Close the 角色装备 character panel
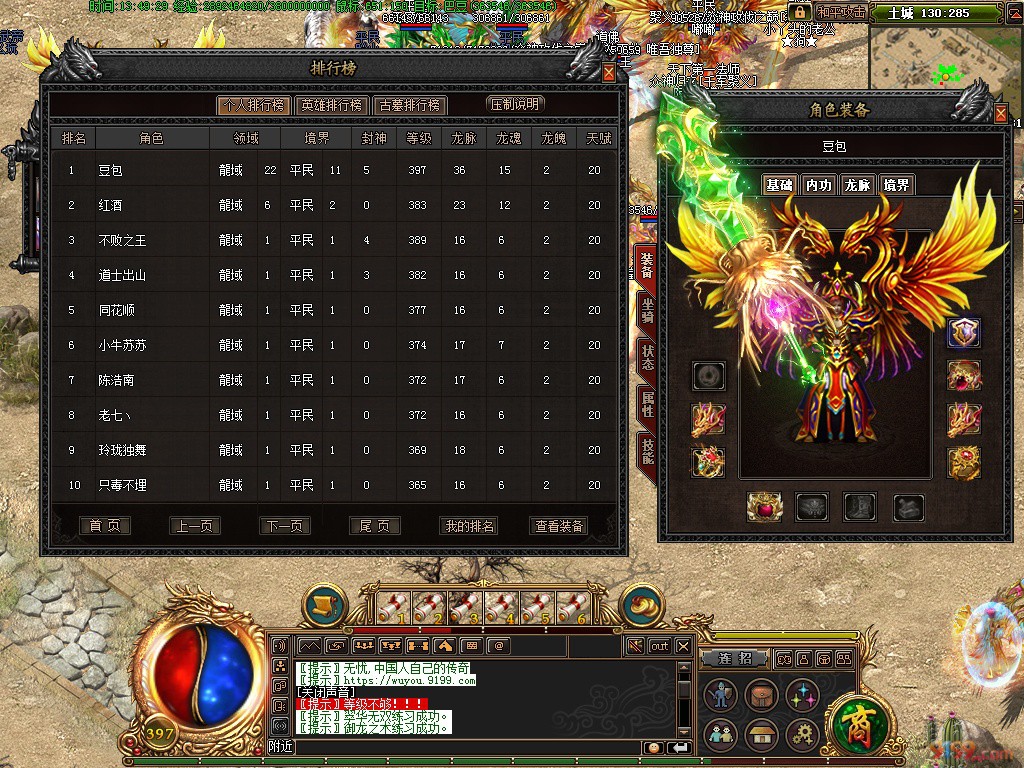Image resolution: width=1024 pixels, height=768 pixels. coord(1001,115)
